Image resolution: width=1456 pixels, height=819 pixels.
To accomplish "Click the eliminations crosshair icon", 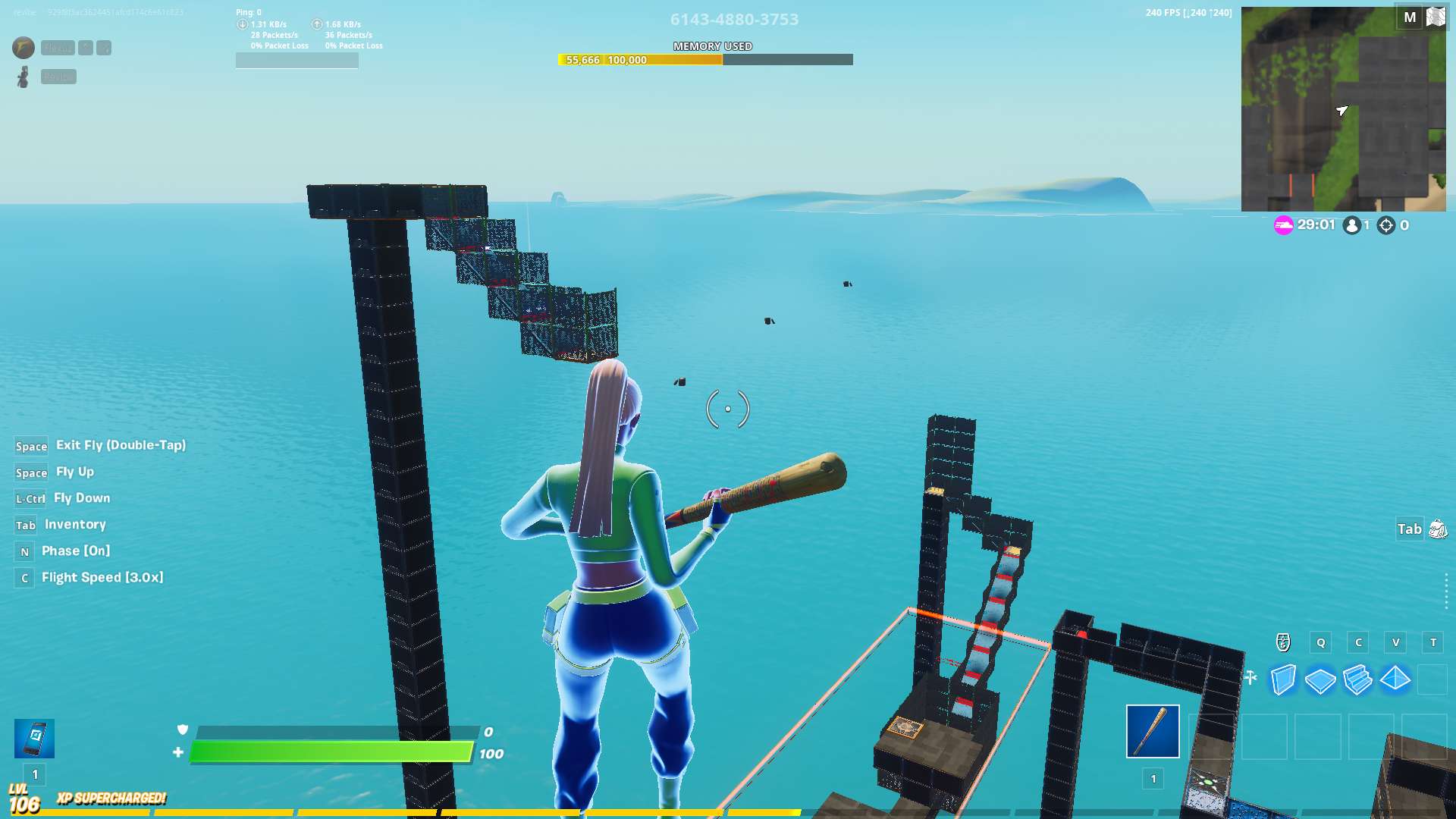I will click(x=1385, y=225).
